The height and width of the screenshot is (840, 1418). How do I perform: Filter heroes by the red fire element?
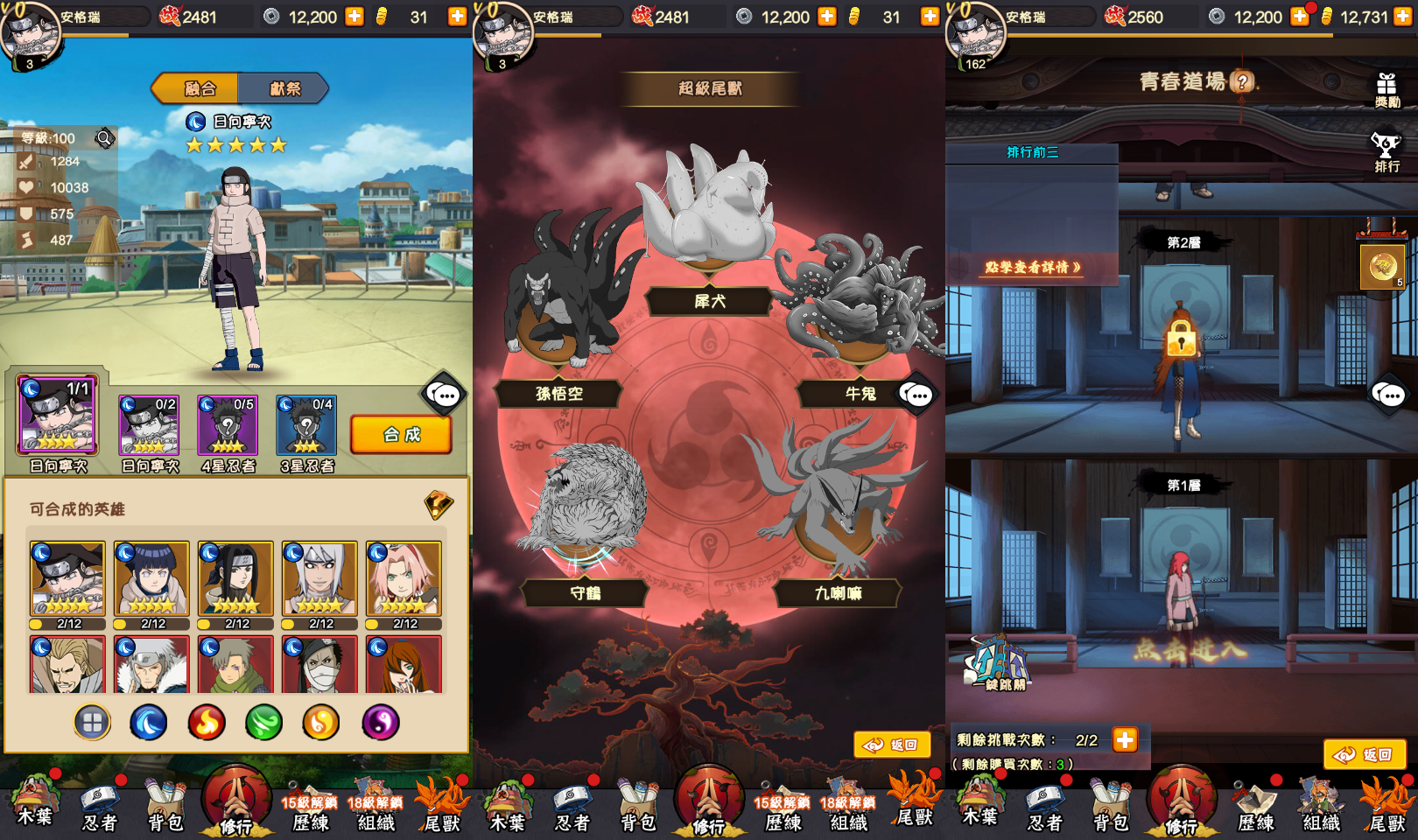click(207, 723)
